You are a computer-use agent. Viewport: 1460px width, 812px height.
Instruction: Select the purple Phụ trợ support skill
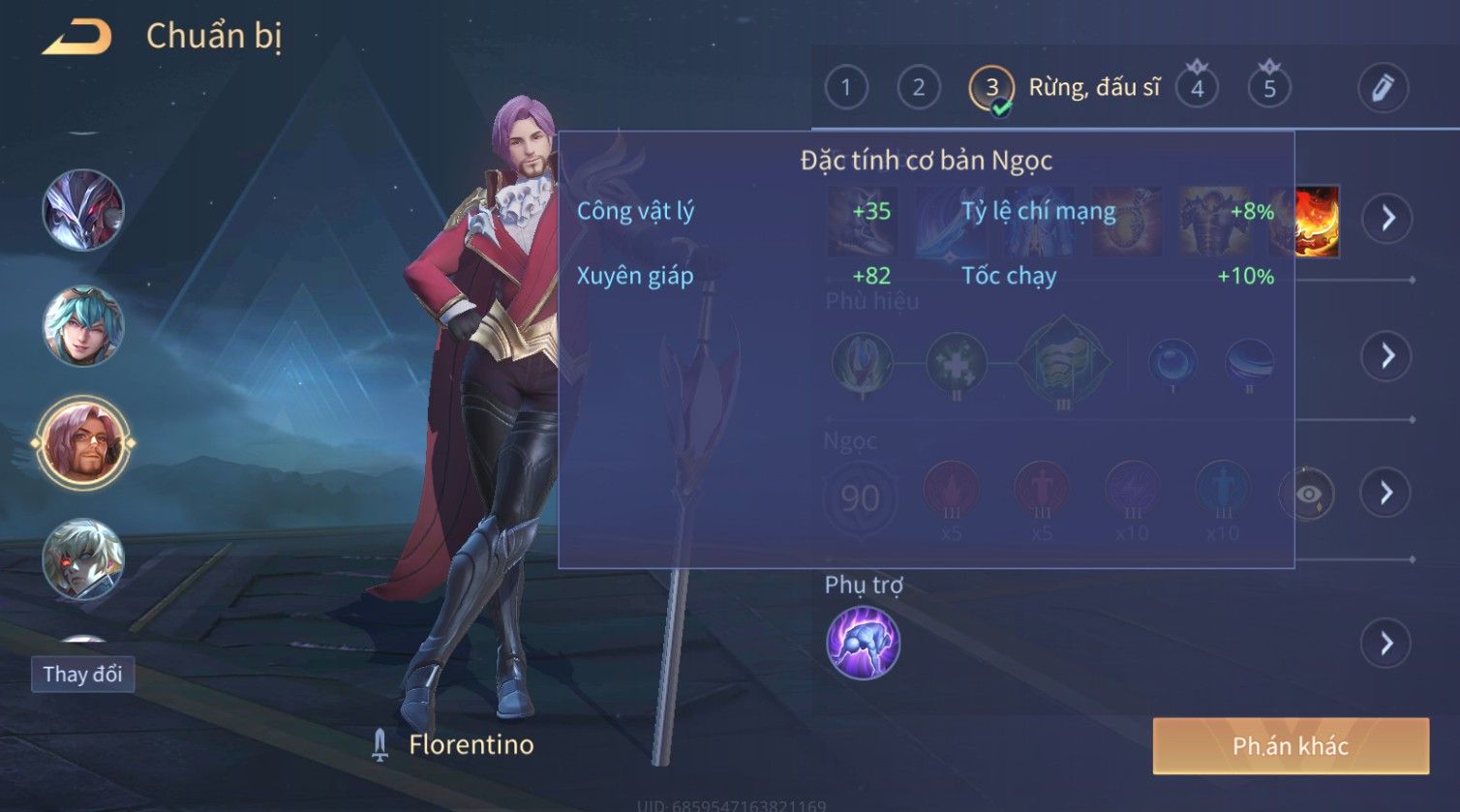(863, 644)
